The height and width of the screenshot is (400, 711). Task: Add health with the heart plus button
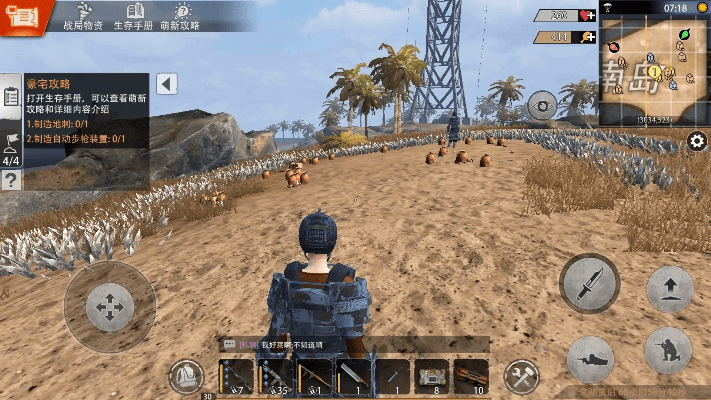click(588, 16)
